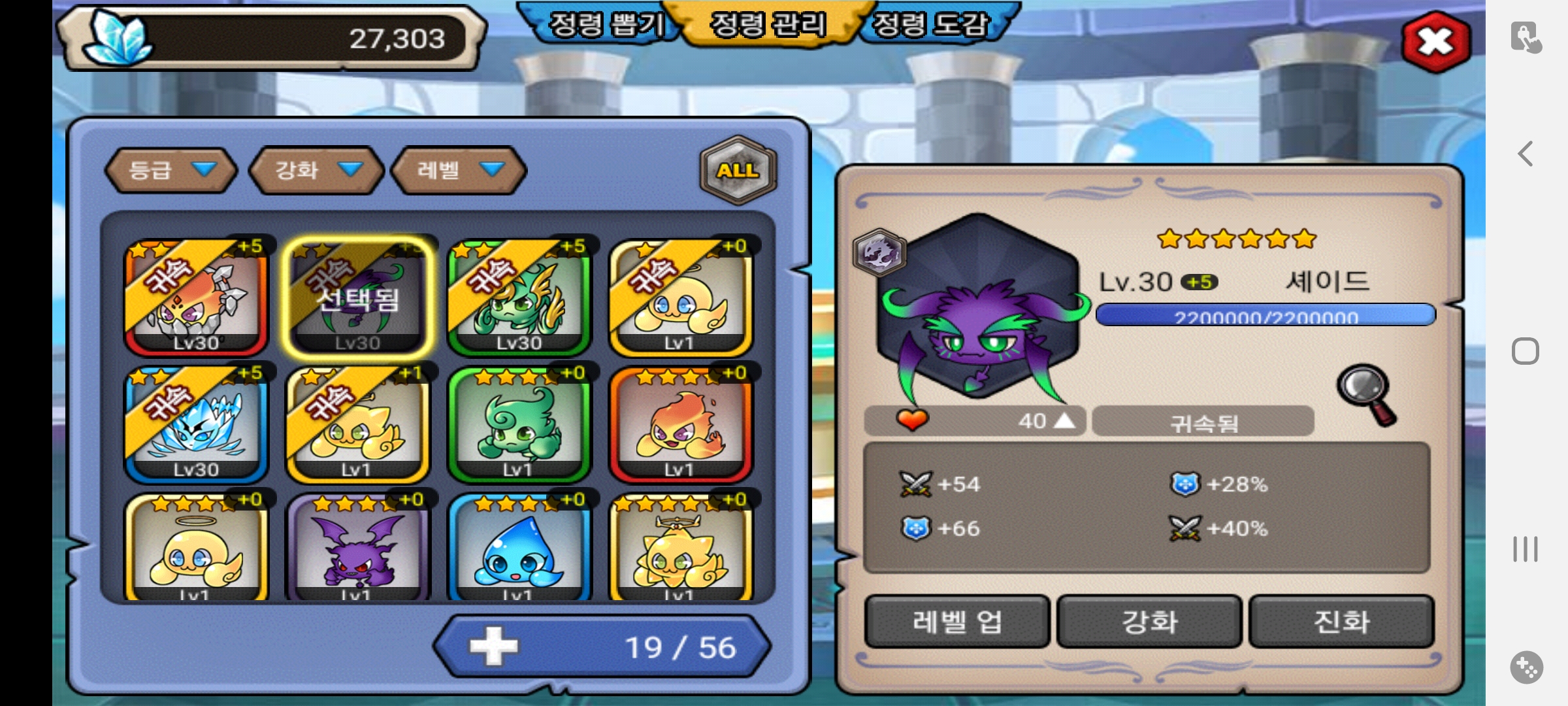1568x706 pixels.
Task: Select the green leaf dragon spirit Lv30
Action: [x=519, y=298]
